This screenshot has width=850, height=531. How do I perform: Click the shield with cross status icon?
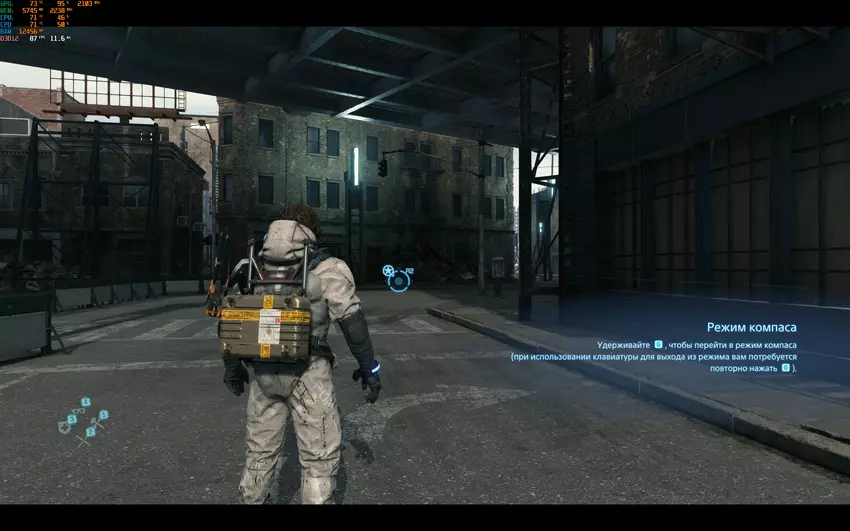(x=64, y=428)
